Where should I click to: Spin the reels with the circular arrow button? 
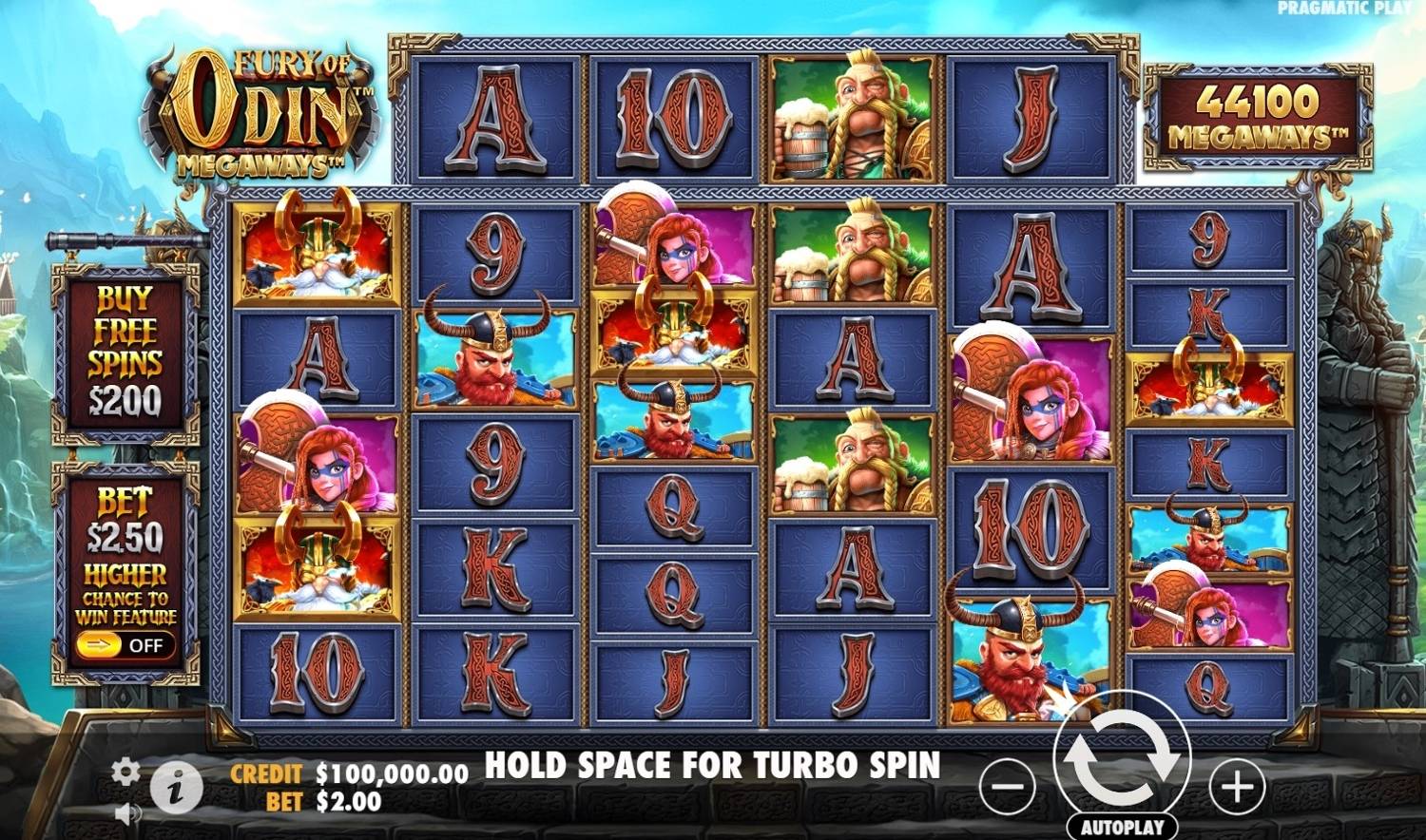[1122, 757]
